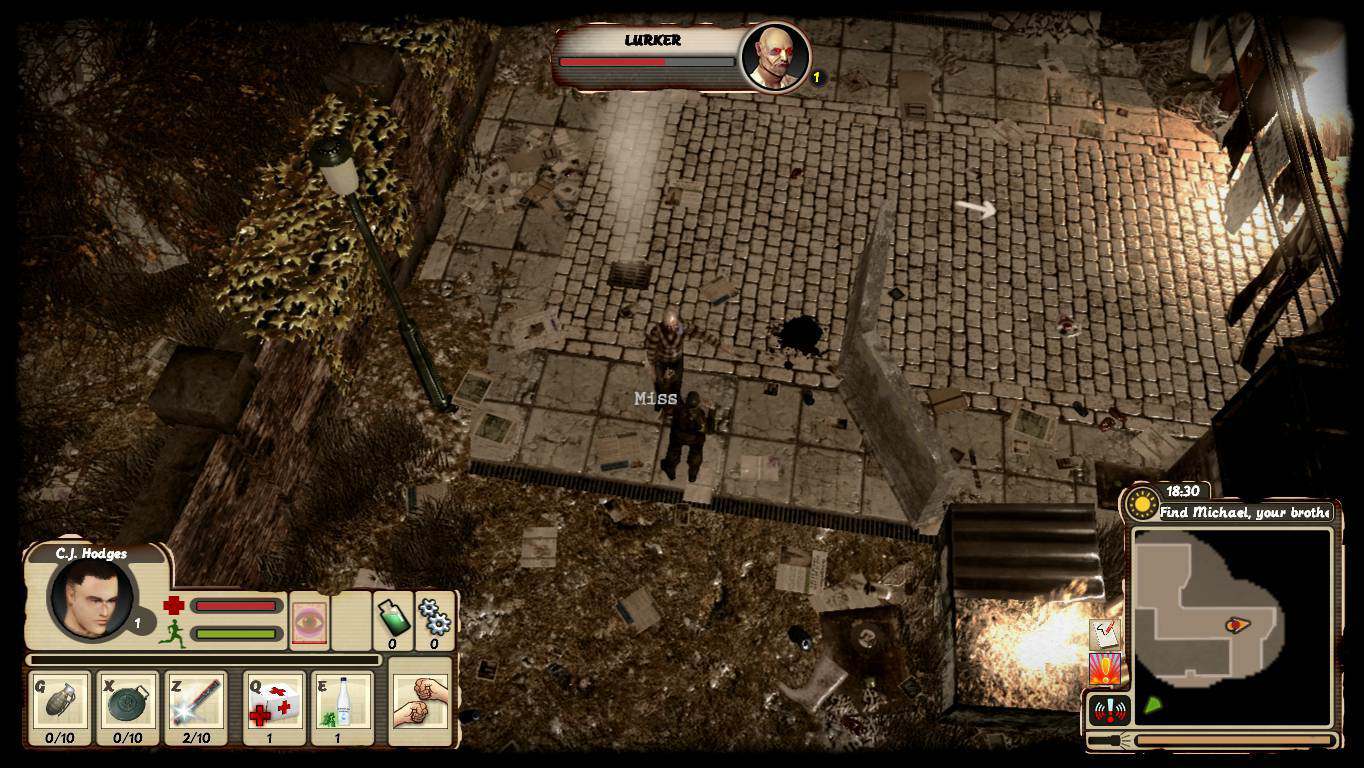1364x768 pixels.
Task: Click the orange exclamation alert icon
Action: (x=1105, y=669)
